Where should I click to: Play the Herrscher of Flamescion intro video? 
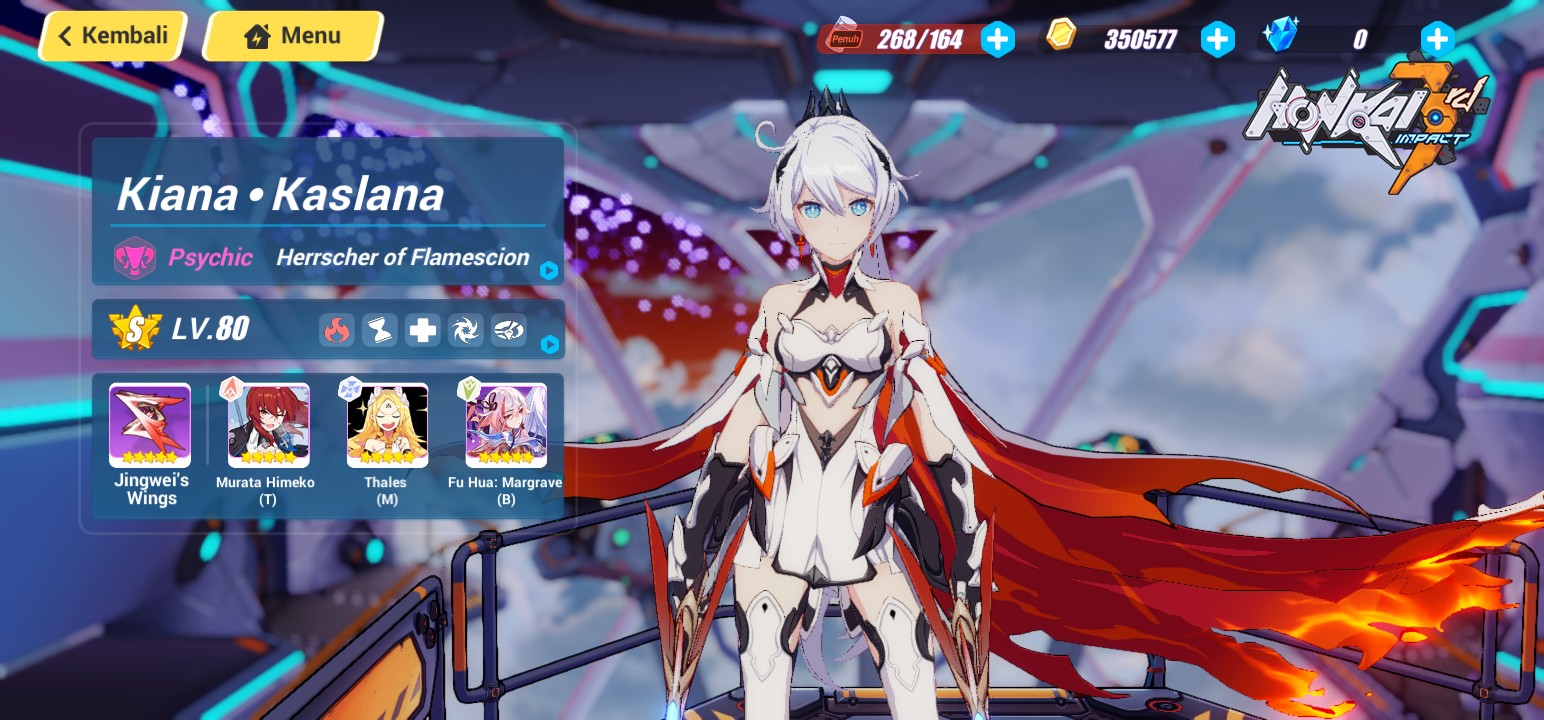549,271
